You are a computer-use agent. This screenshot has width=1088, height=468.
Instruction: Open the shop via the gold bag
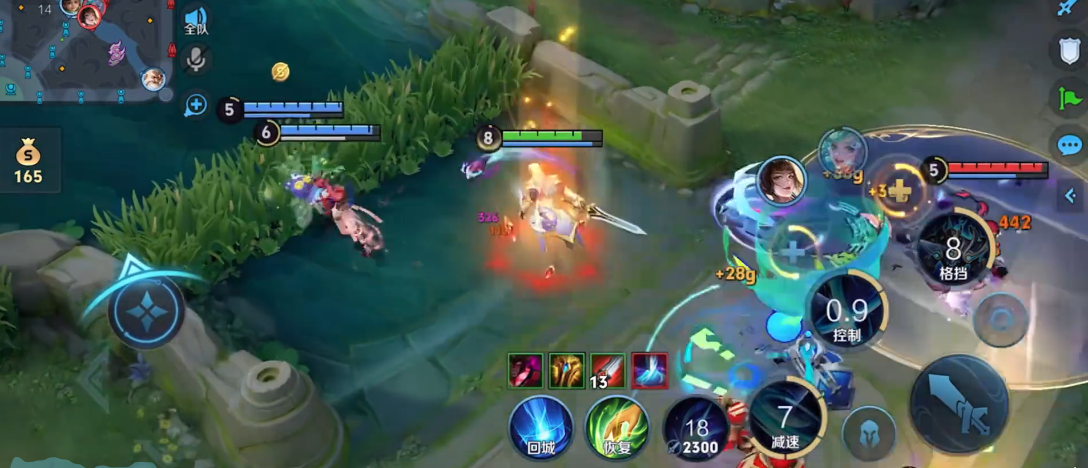tap(28, 160)
